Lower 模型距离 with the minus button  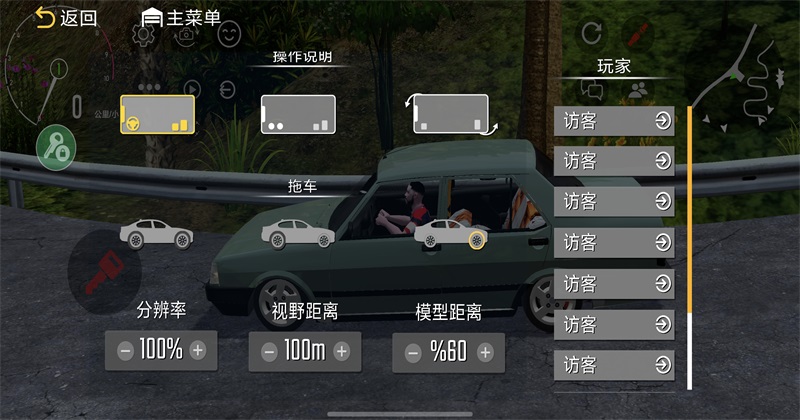point(412,352)
